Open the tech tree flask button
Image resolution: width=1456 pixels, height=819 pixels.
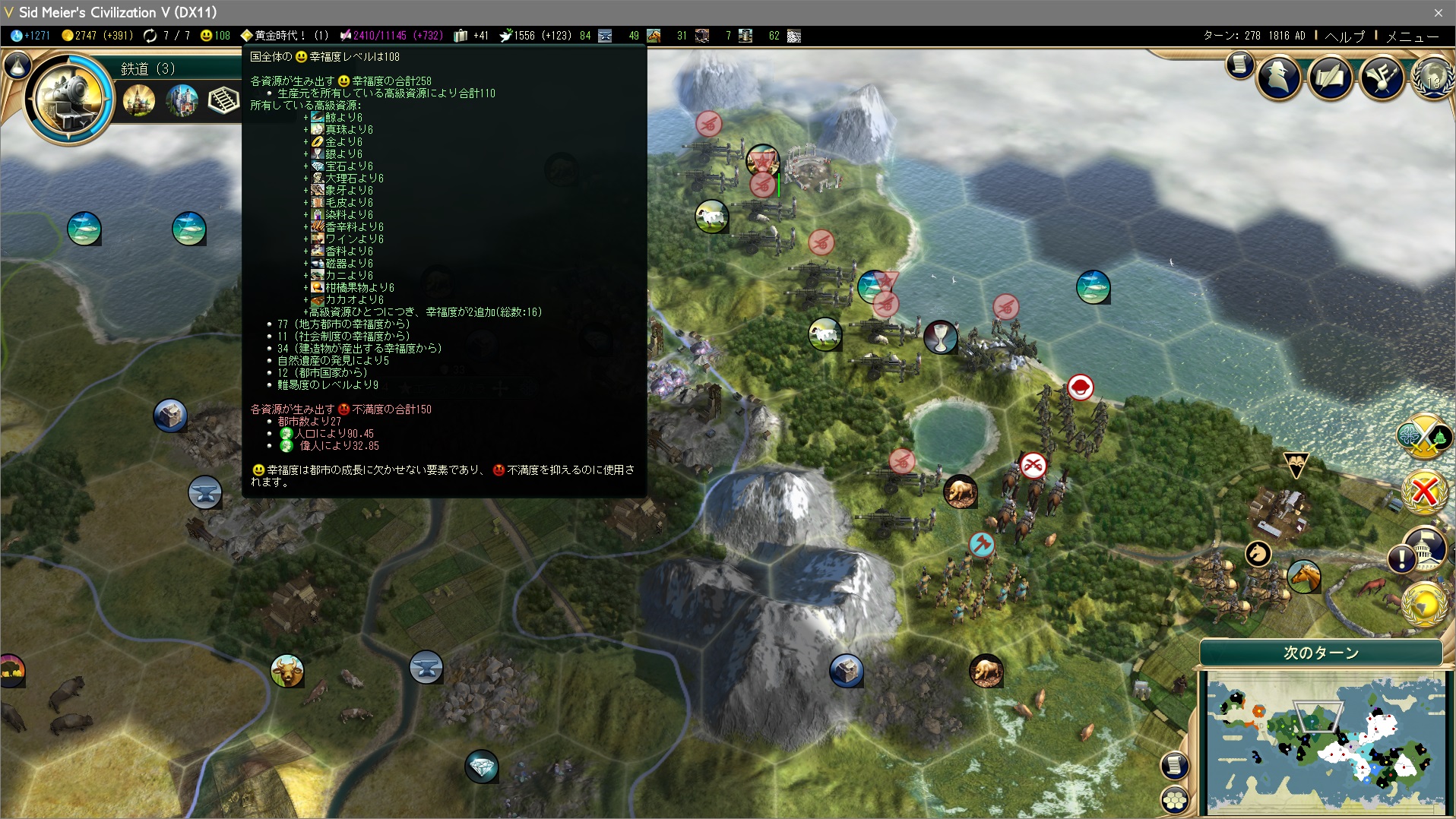[17, 66]
